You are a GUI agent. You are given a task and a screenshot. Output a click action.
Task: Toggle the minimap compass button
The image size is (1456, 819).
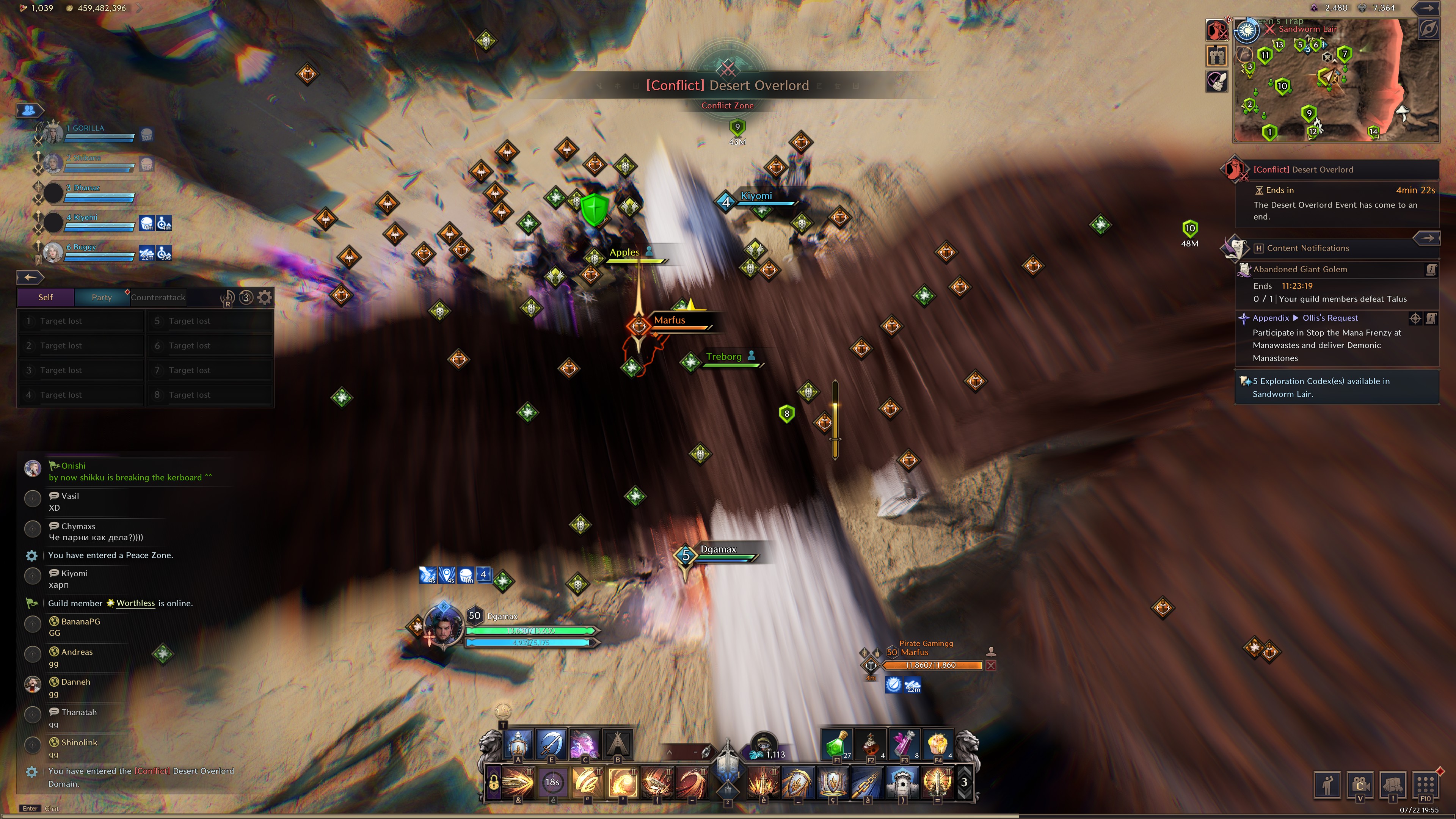click(1428, 30)
